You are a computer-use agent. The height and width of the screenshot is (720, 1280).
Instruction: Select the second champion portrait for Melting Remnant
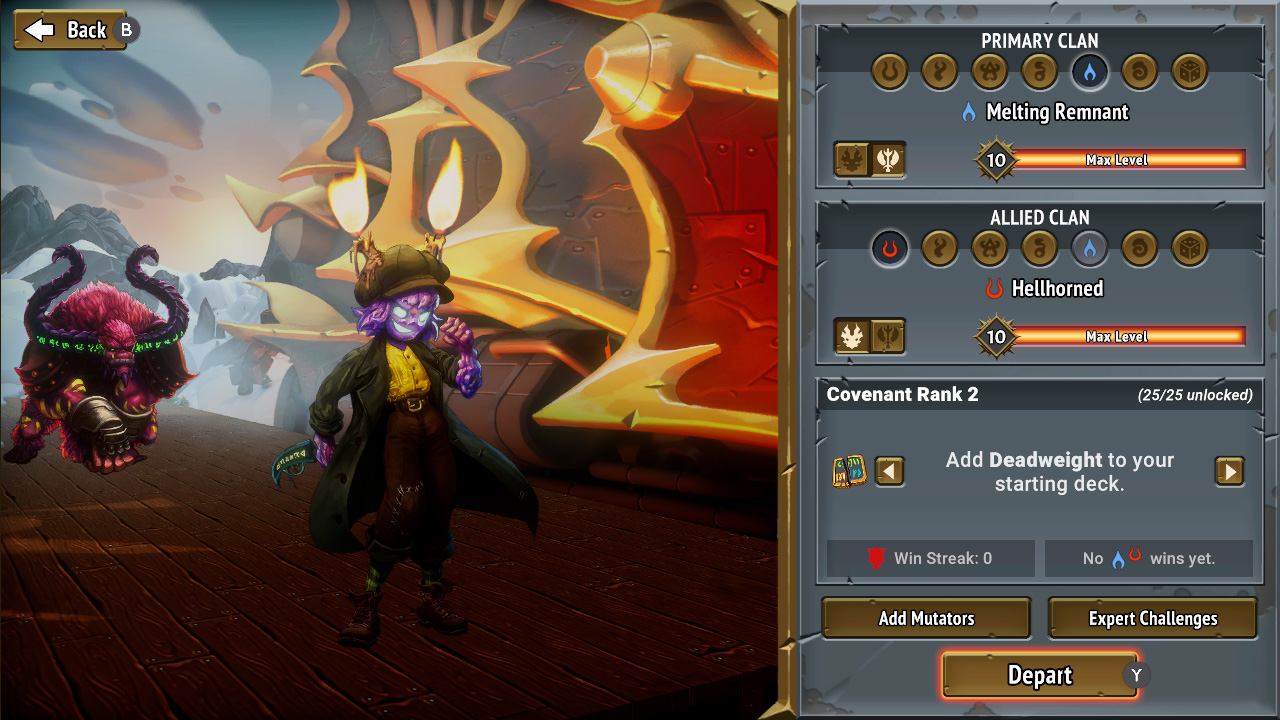click(x=886, y=159)
